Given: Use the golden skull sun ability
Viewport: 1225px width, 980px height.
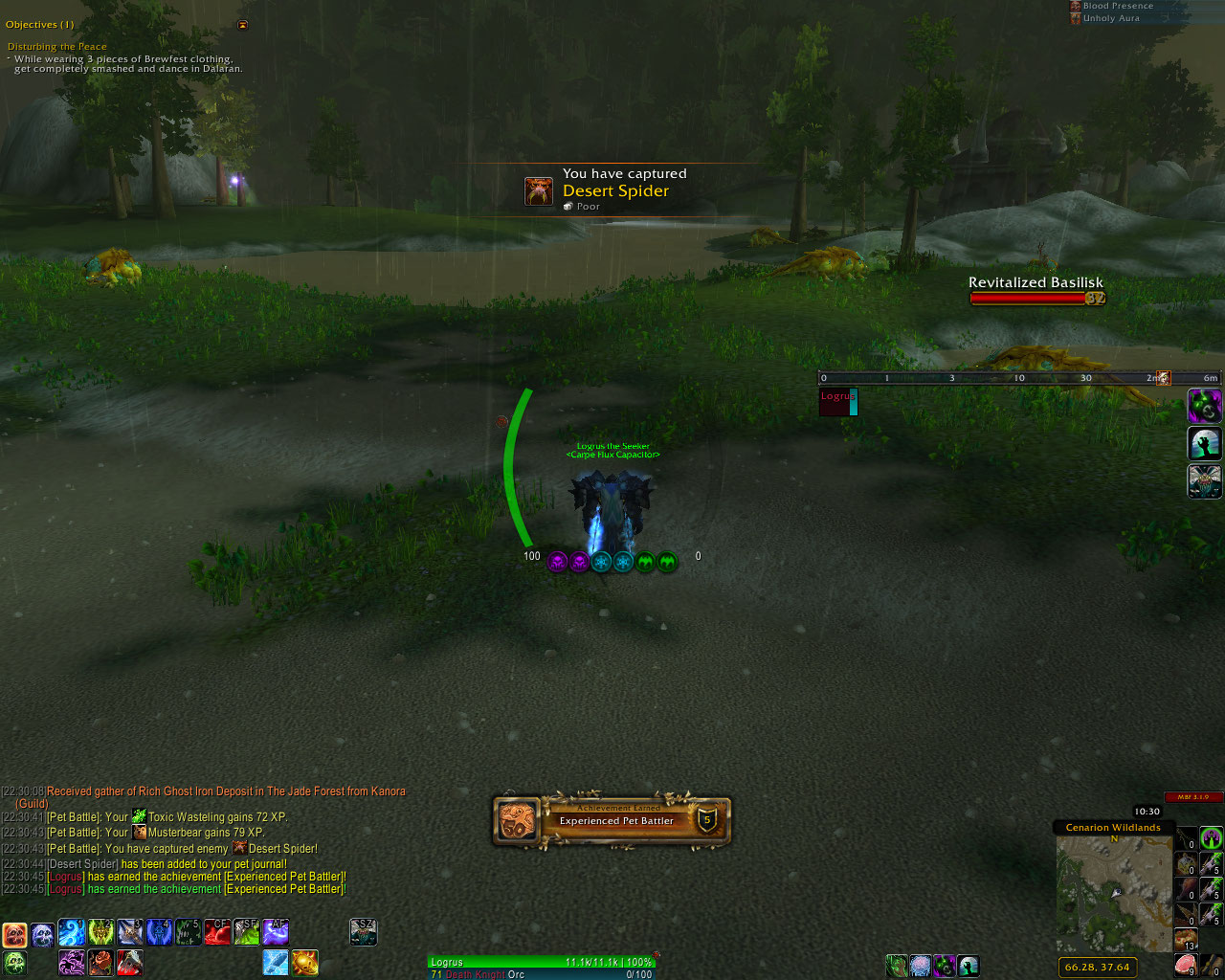Looking at the screenshot, I should [304, 962].
